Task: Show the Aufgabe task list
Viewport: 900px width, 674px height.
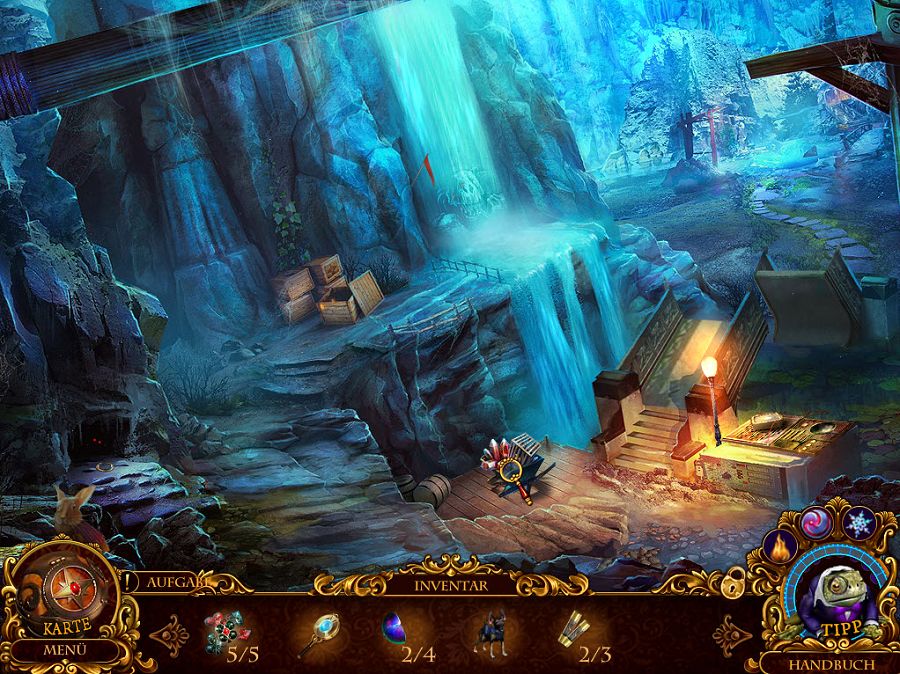Action: (x=174, y=582)
